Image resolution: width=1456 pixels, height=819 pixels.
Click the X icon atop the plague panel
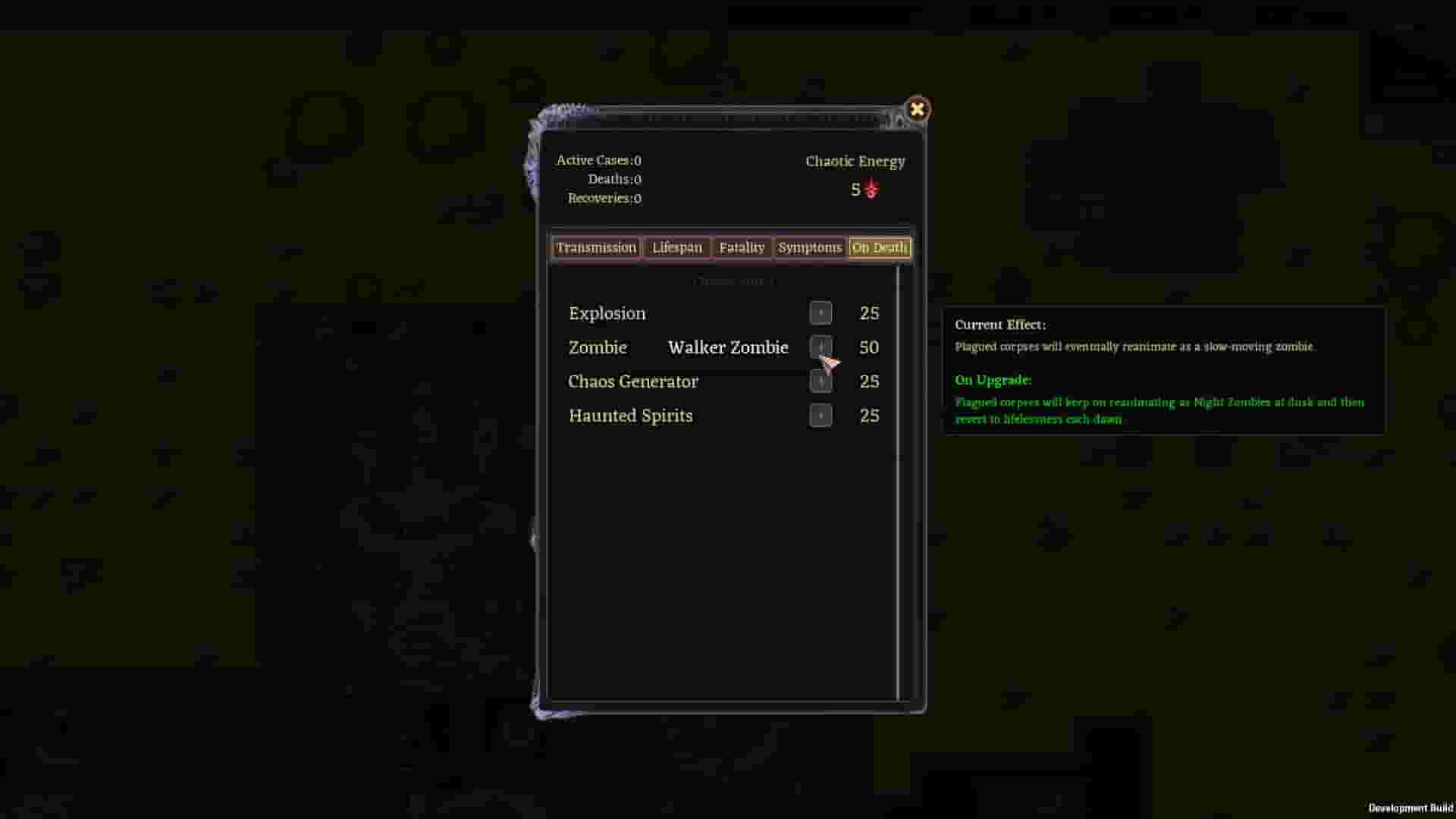tap(918, 109)
